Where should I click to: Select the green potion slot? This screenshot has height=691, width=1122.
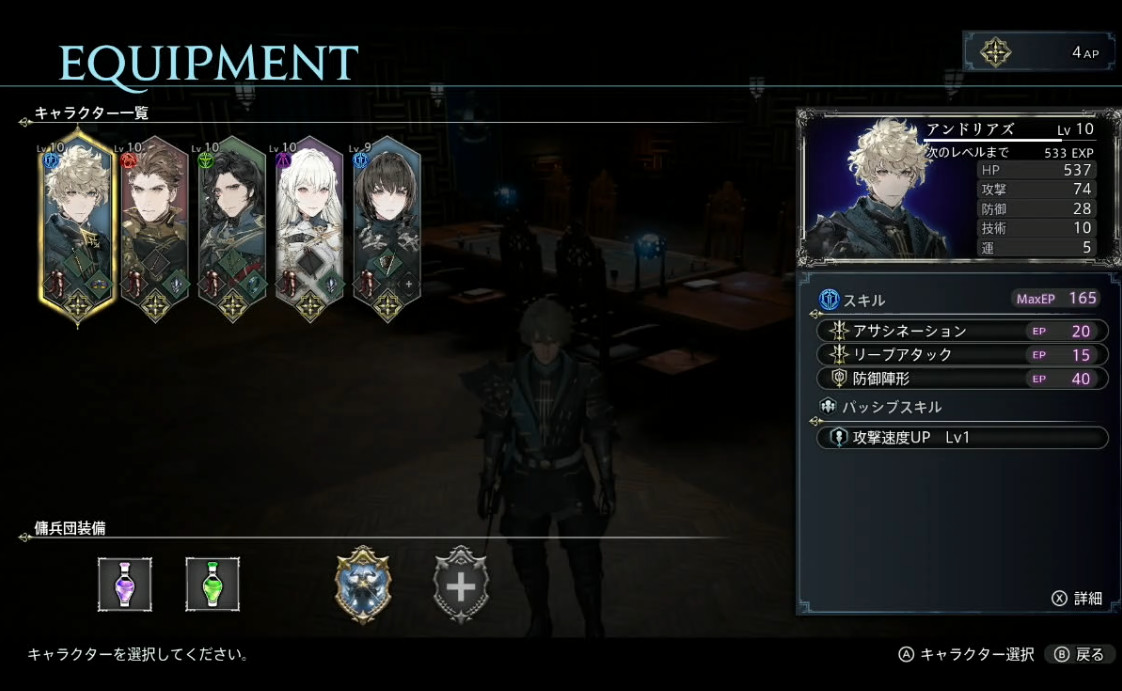pyautogui.click(x=212, y=585)
